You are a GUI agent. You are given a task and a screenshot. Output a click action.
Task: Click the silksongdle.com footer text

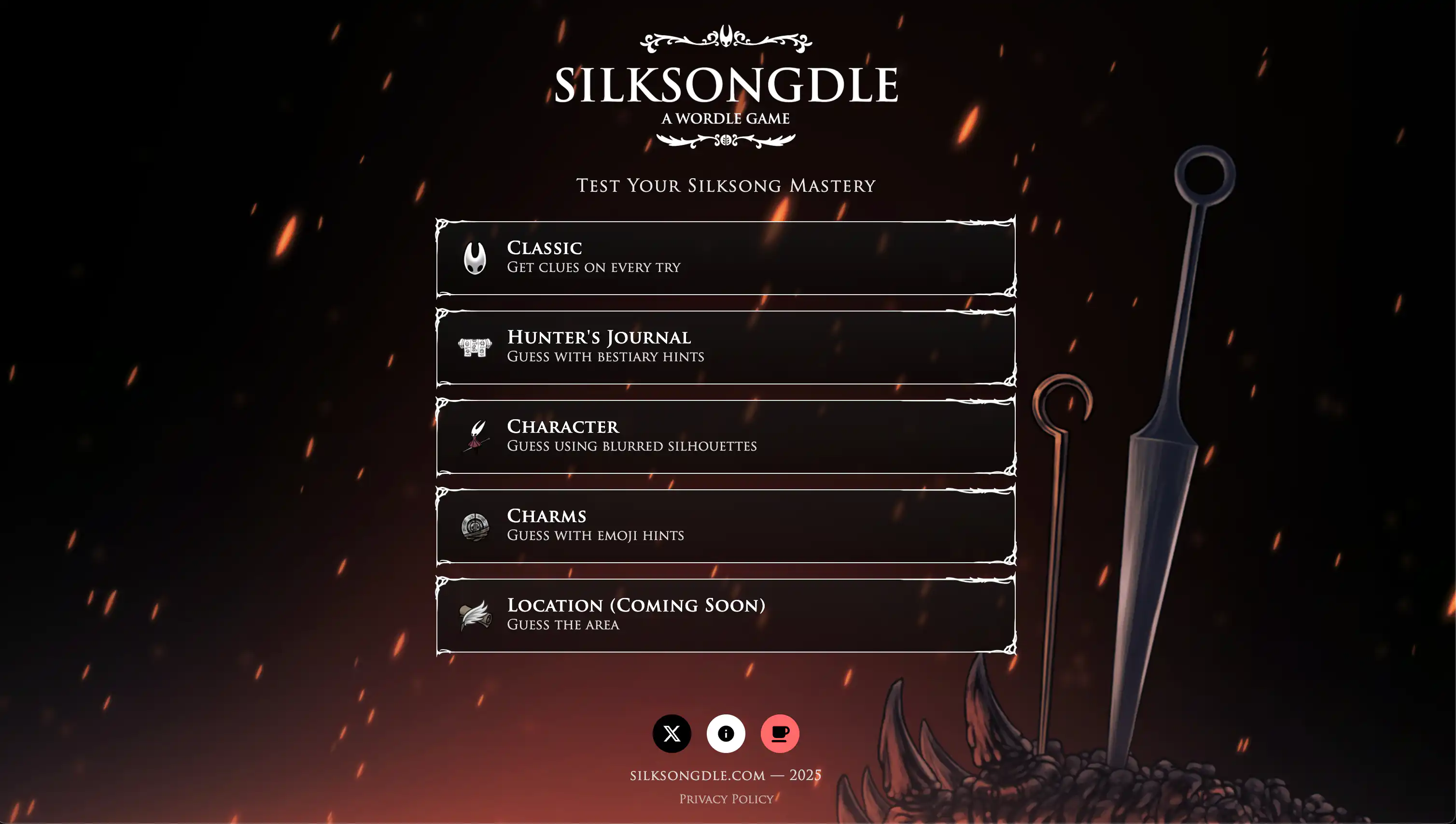click(x=726, y=775)
